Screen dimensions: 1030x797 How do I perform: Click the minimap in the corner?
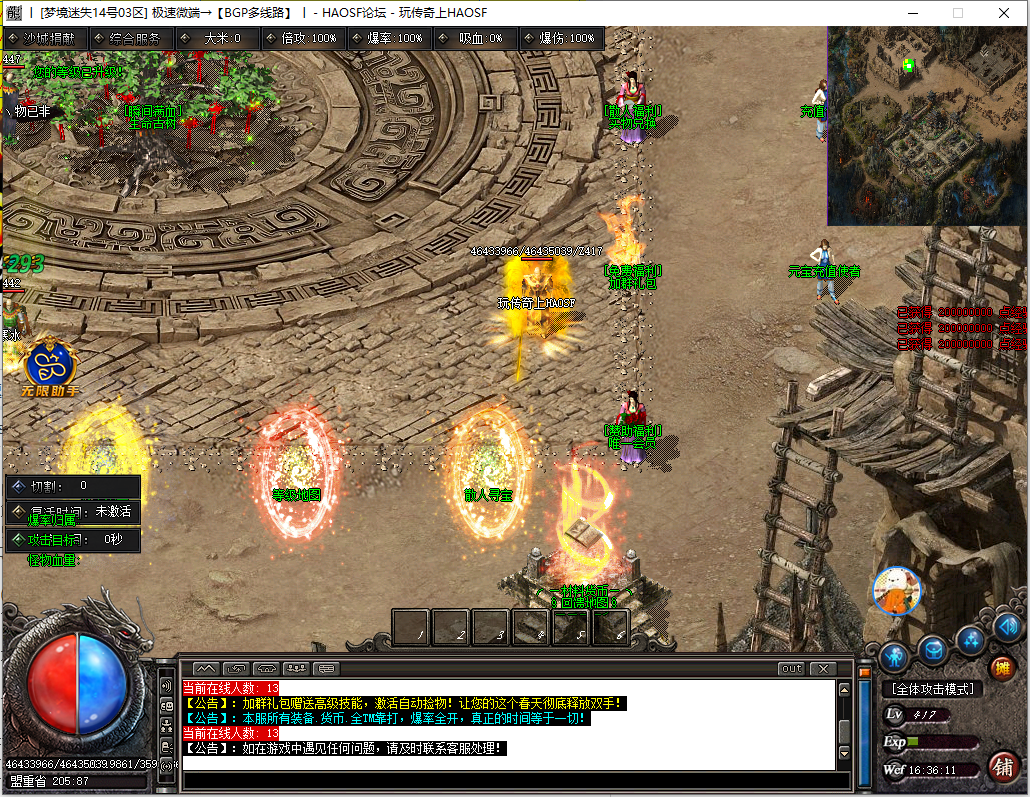[926, 125]
